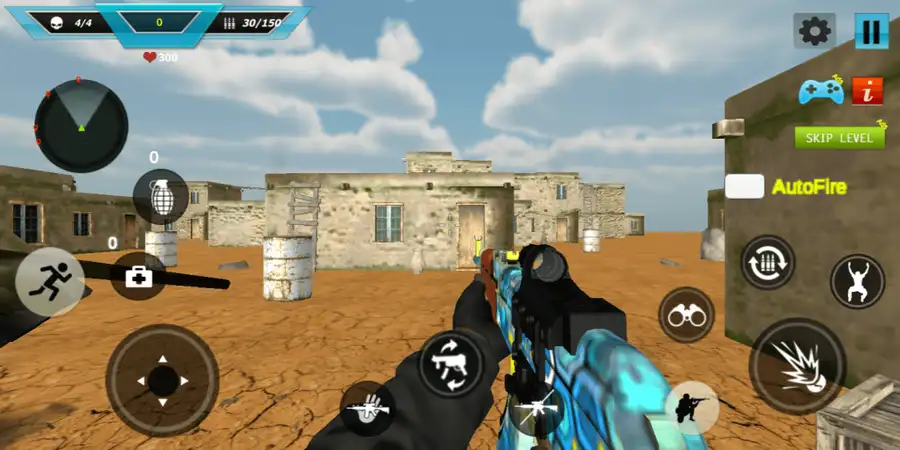Viewport: 900px width, 450px height.
Task: Click the radar minimap
Action: (x=81, y=126)
